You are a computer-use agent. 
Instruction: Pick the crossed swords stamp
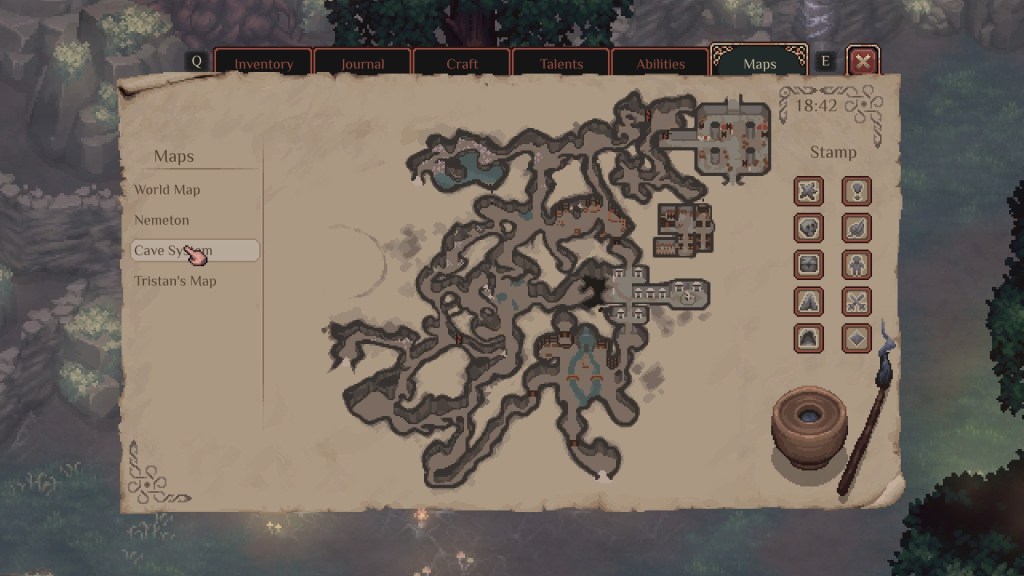(856, 301)
